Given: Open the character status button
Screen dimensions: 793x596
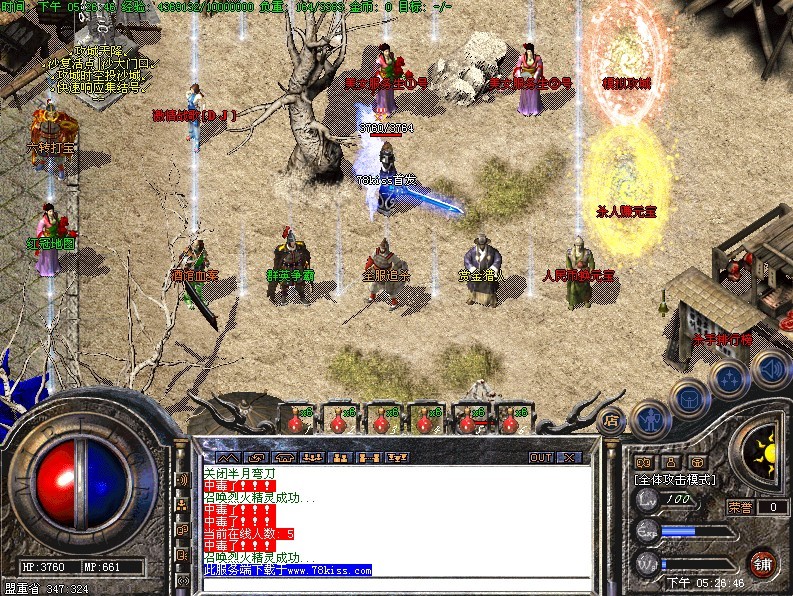Looking at the screenshot, I should [x=650, y=417].
